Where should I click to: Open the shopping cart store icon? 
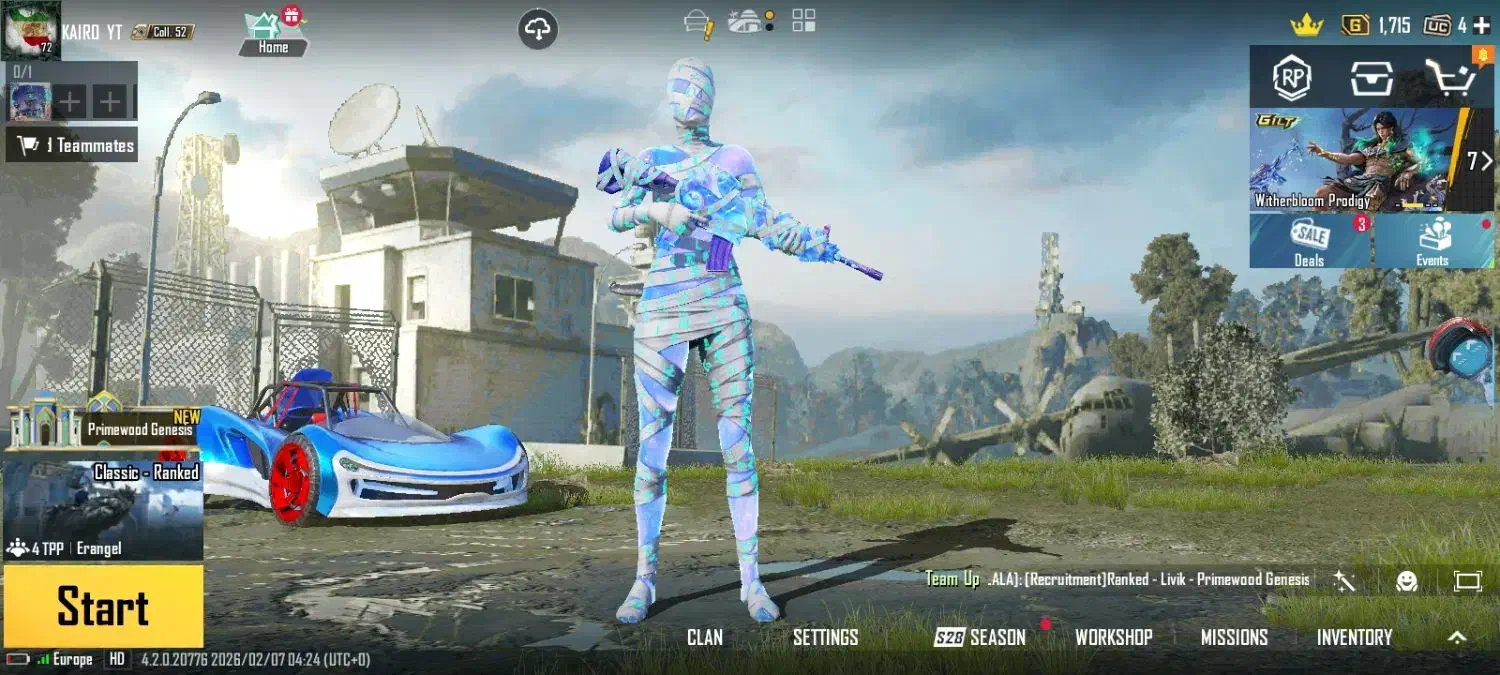click(1450, 78)
